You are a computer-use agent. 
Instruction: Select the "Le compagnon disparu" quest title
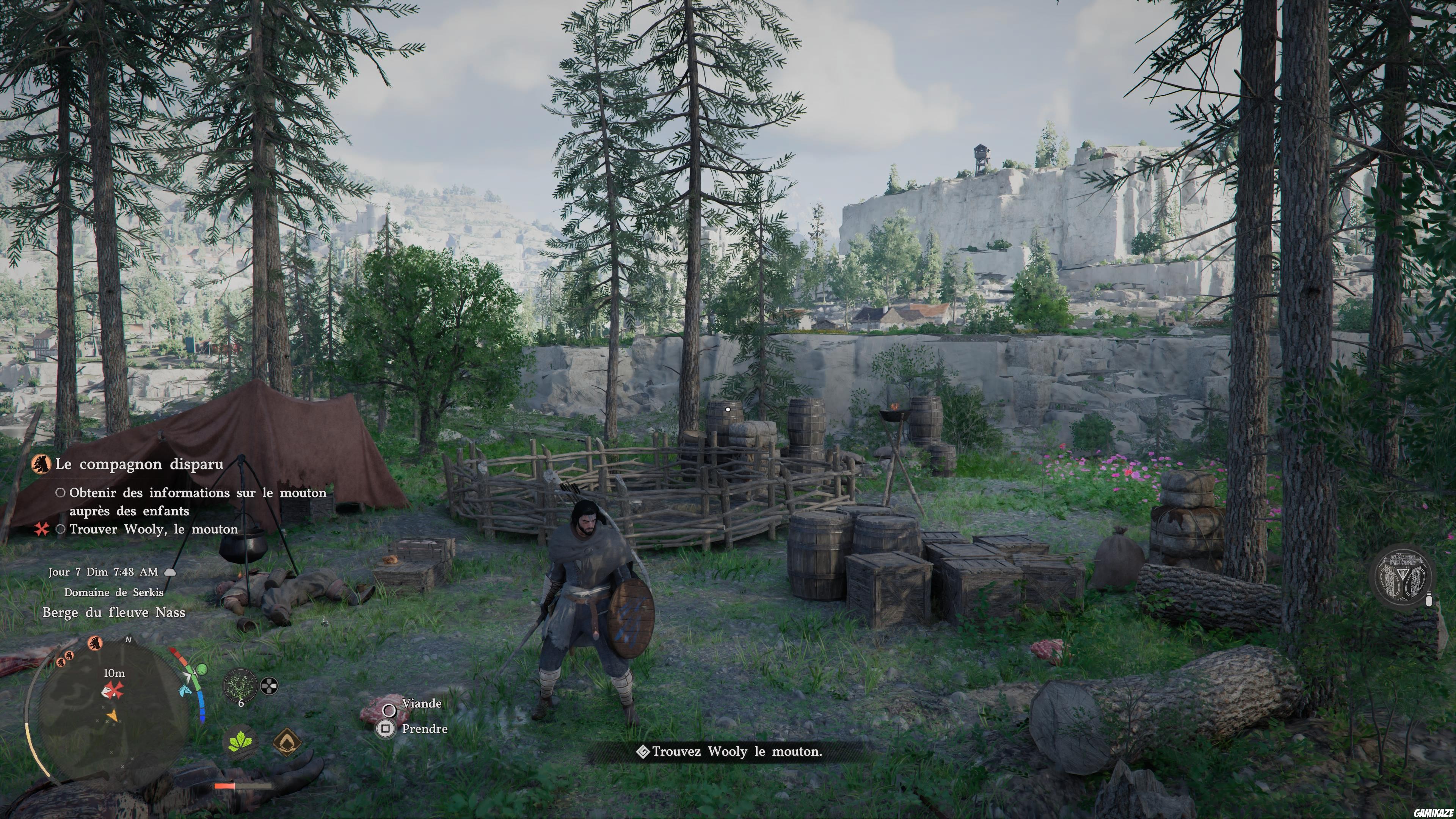click(138, 464)
